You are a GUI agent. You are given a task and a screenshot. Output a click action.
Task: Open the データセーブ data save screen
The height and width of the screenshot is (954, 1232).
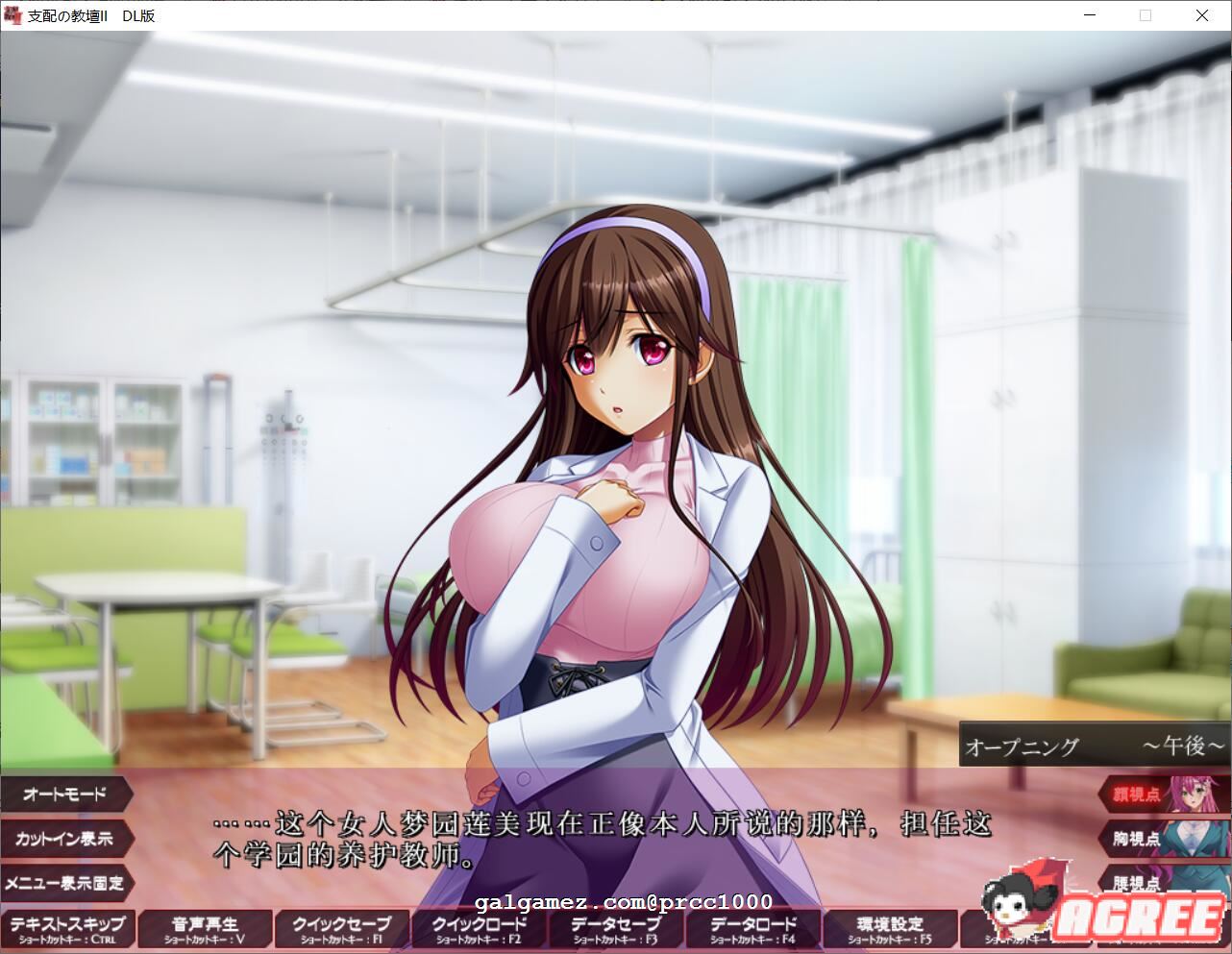click(x=615, y=927)
